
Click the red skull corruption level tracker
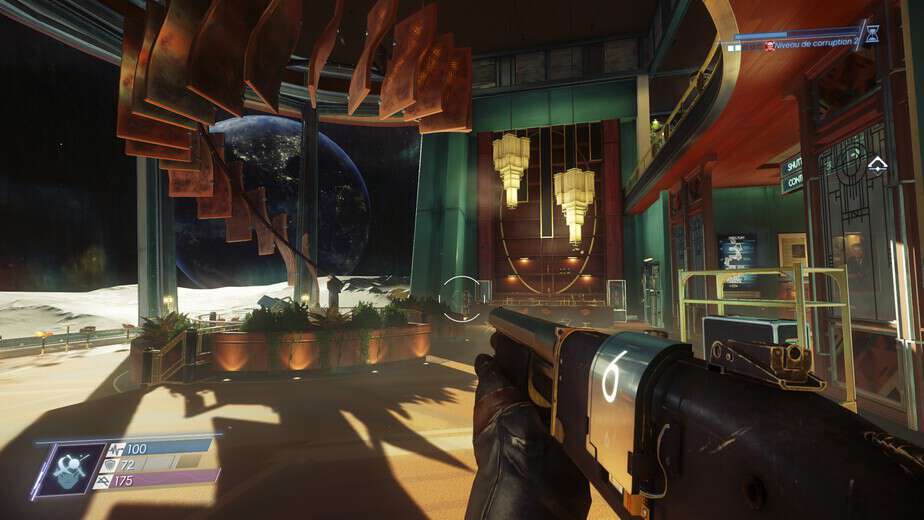pos(770,45)
